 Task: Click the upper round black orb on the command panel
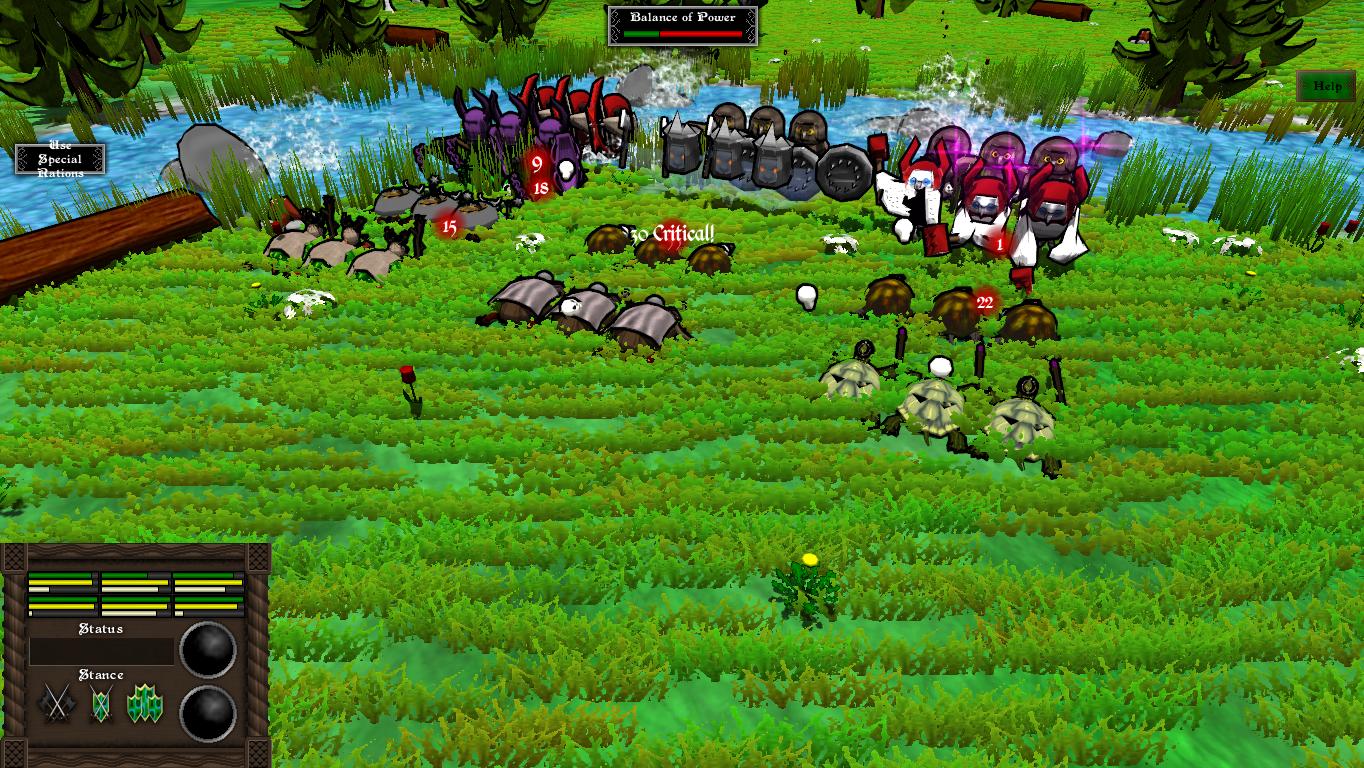pos(208,649)
